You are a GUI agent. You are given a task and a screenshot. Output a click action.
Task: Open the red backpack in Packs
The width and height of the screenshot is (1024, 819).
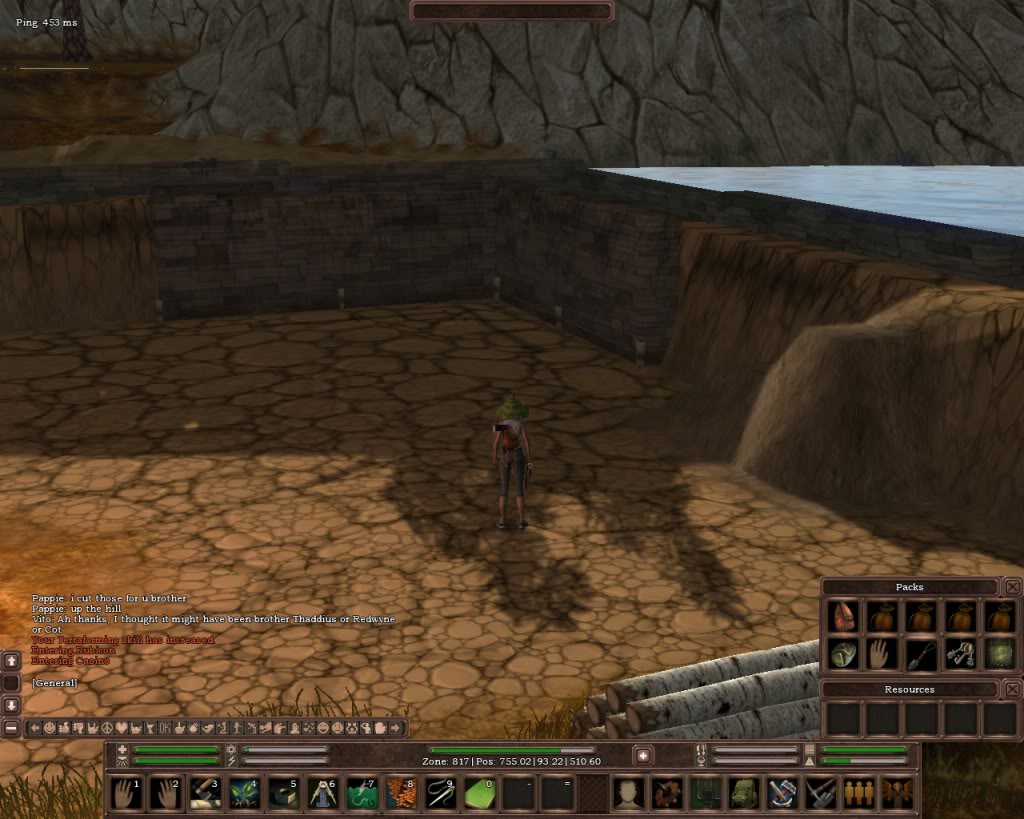842,617
